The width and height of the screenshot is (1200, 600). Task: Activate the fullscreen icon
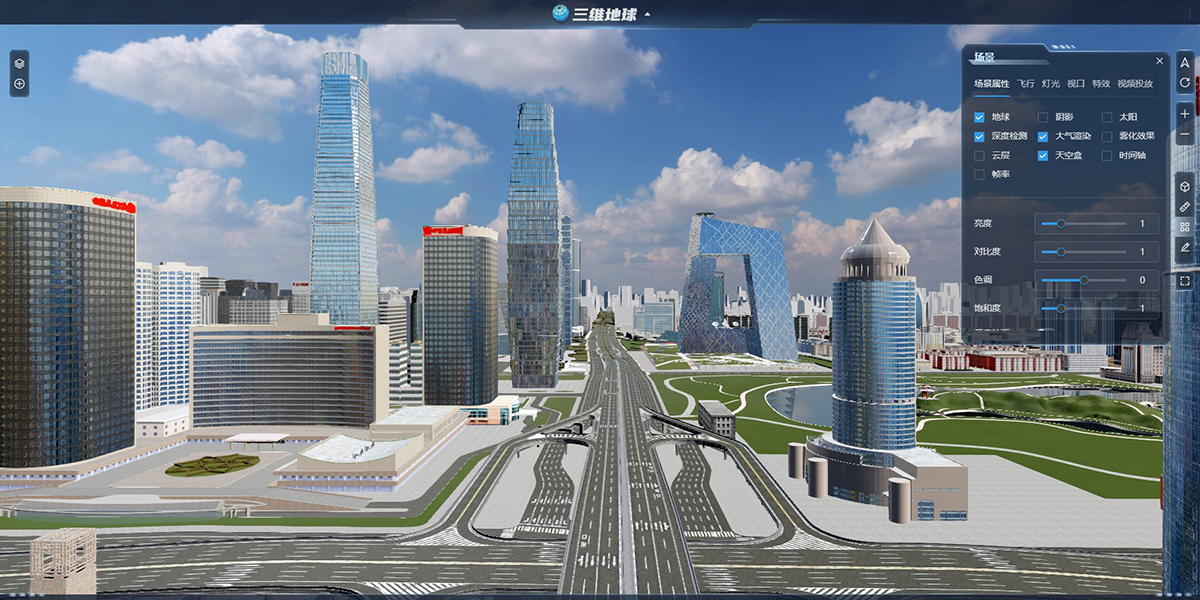(x=1185, y=282)
